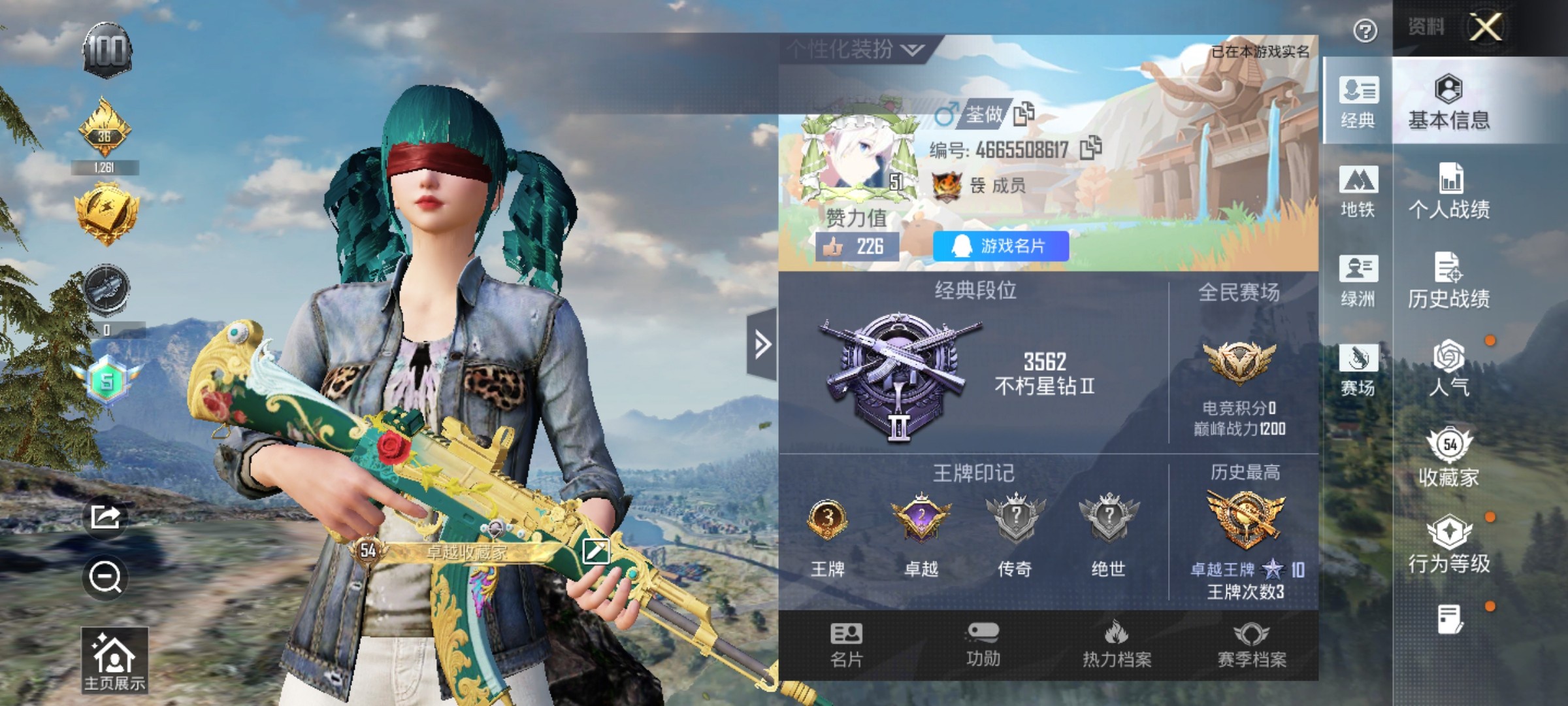Open the 热力档案 bottom tab
The height and width of the screenshot is (706, 1568).
(1117, 645)
